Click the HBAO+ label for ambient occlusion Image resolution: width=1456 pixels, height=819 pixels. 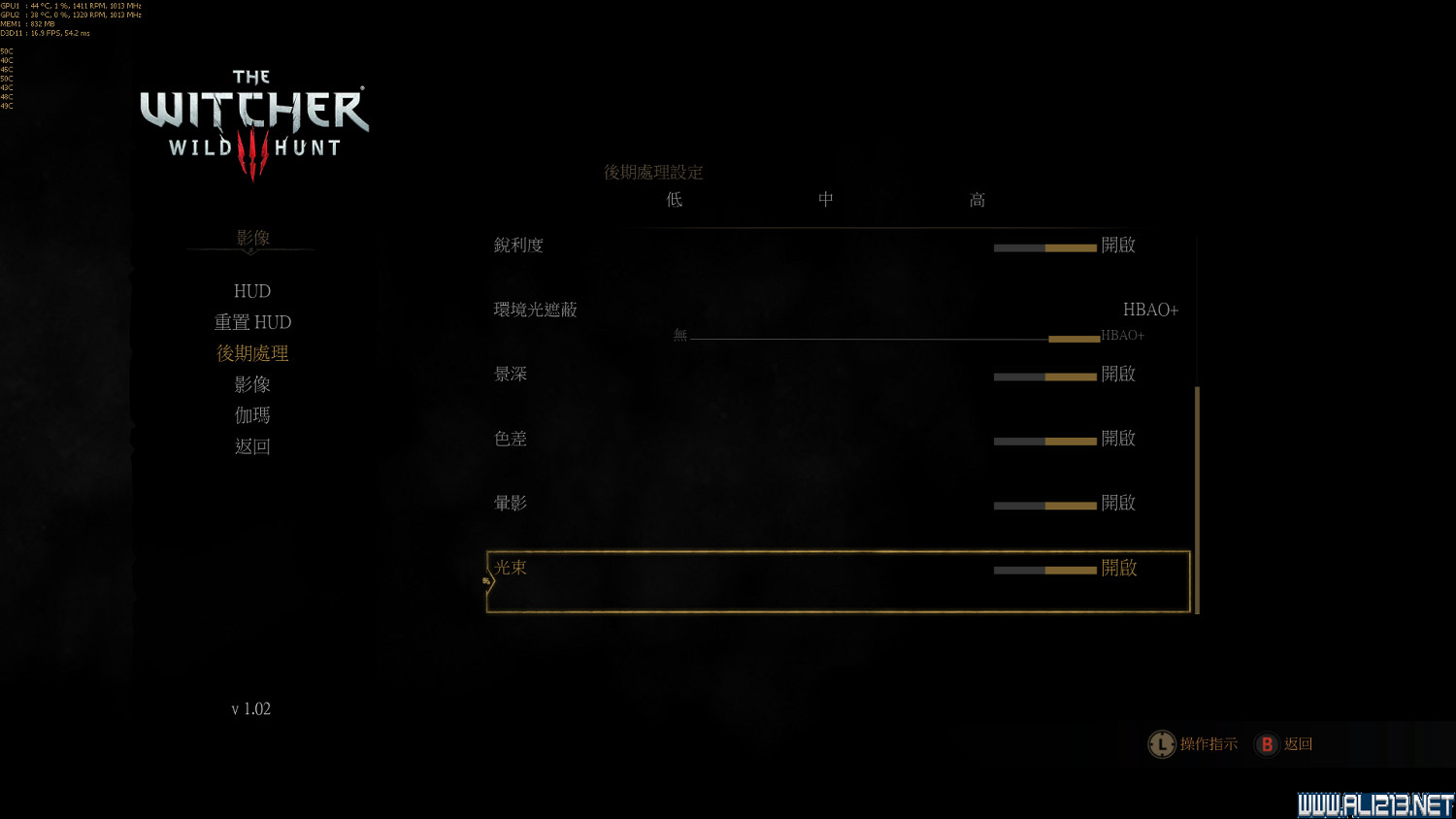(1150, 310)
